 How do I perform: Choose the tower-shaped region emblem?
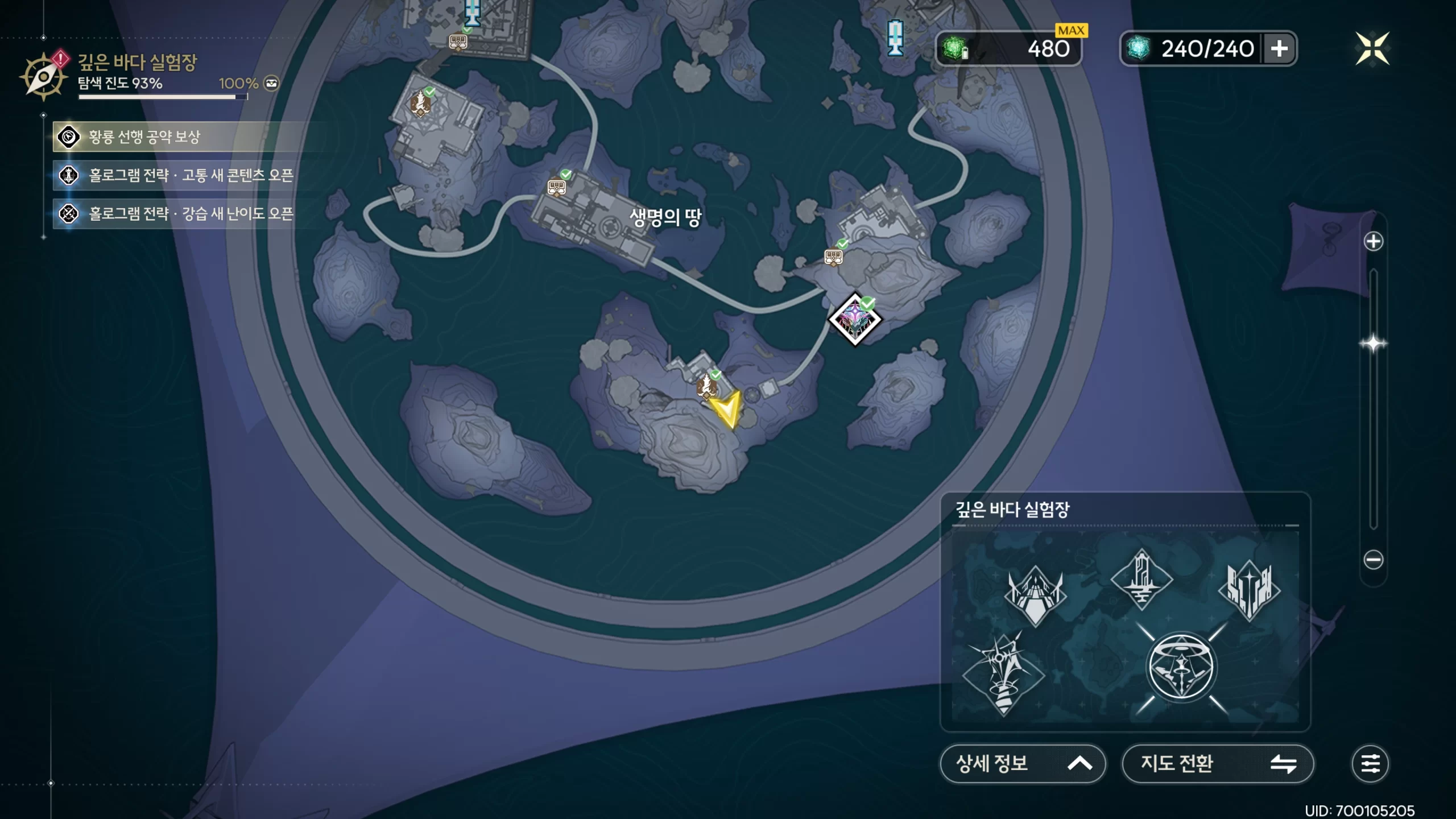[1141, 579]
